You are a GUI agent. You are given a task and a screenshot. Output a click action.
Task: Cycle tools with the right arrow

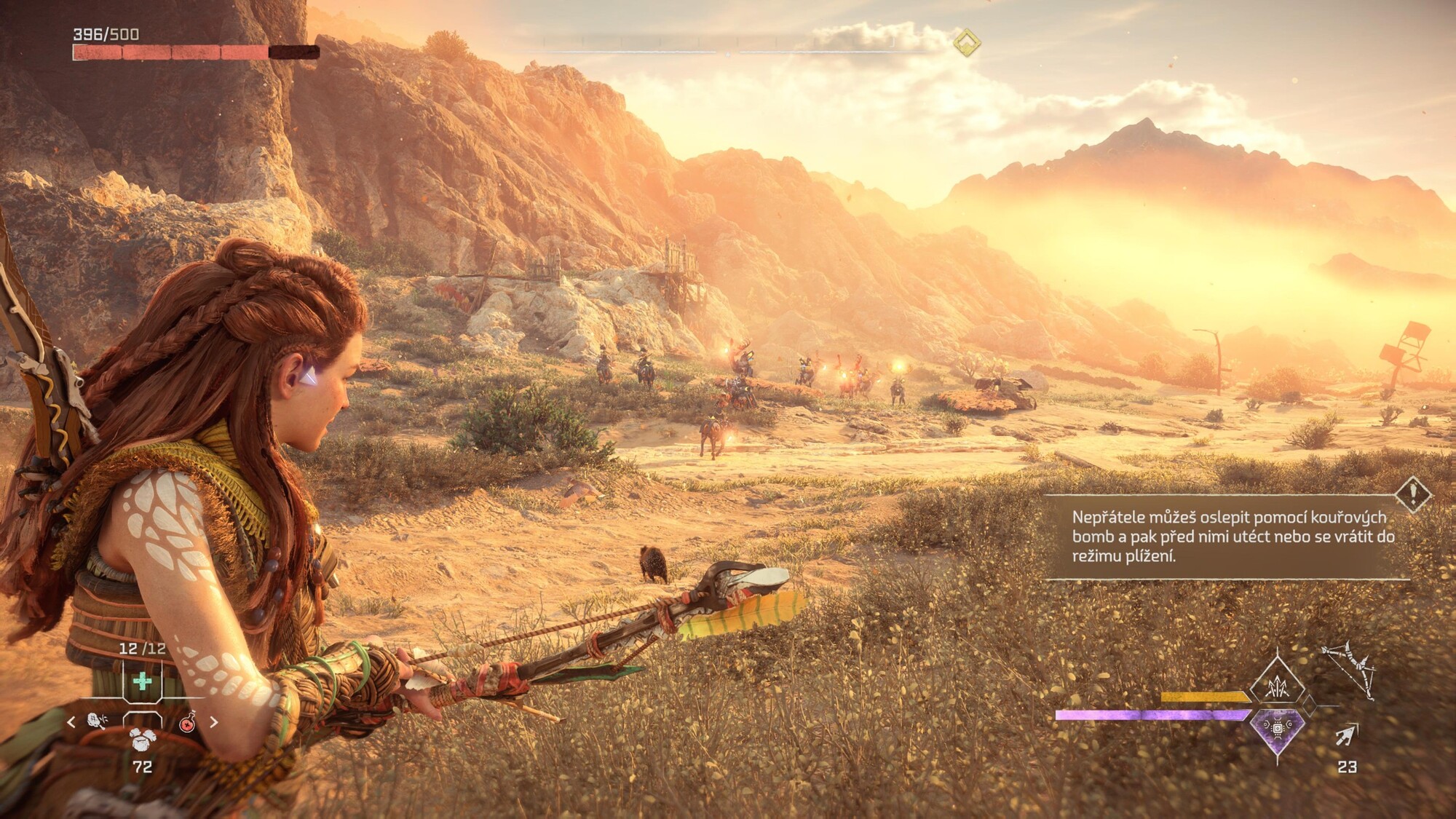pyautogui.click(x=214, y=722)
